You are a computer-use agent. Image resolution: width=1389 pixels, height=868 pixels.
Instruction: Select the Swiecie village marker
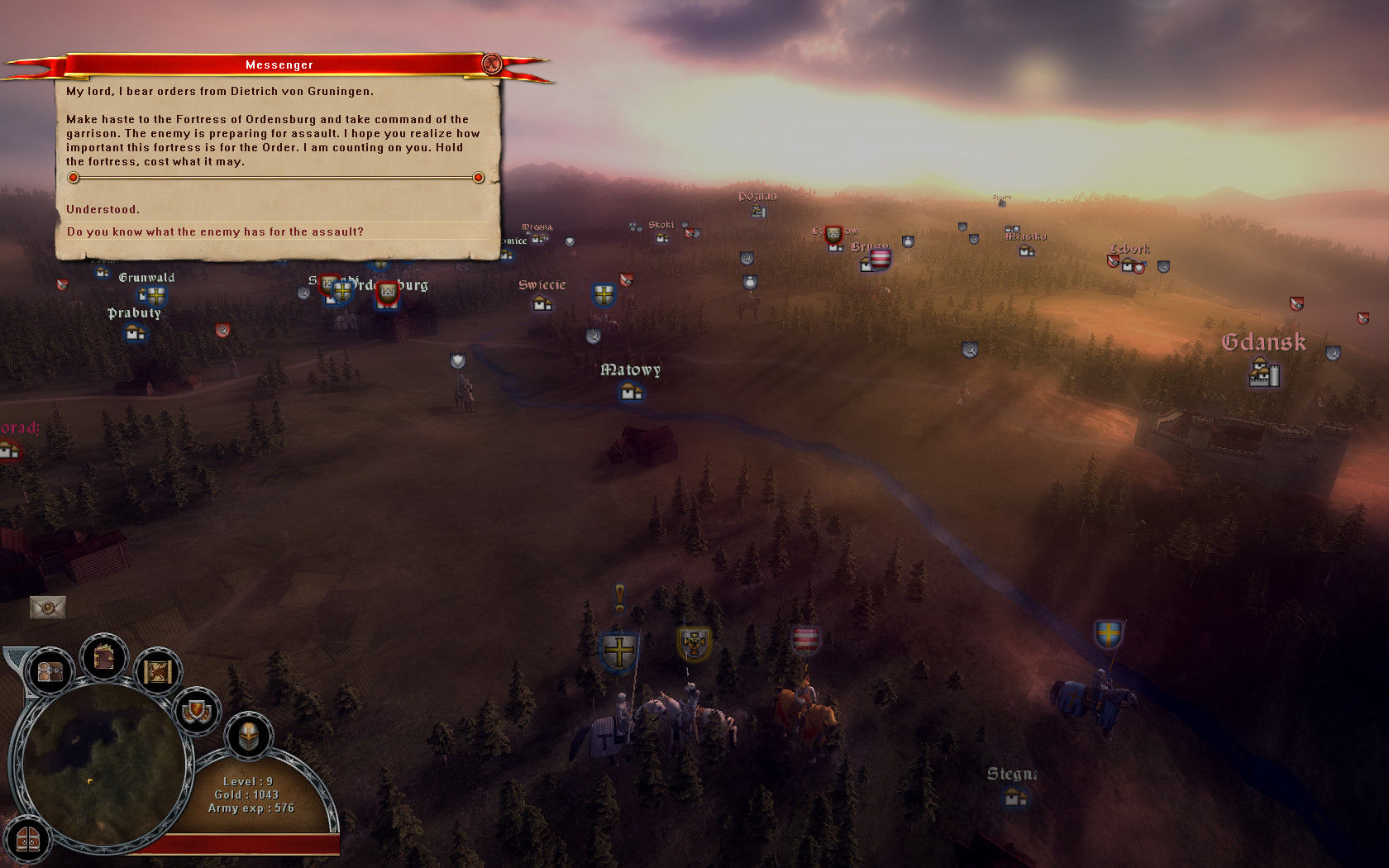click(542, 303)
